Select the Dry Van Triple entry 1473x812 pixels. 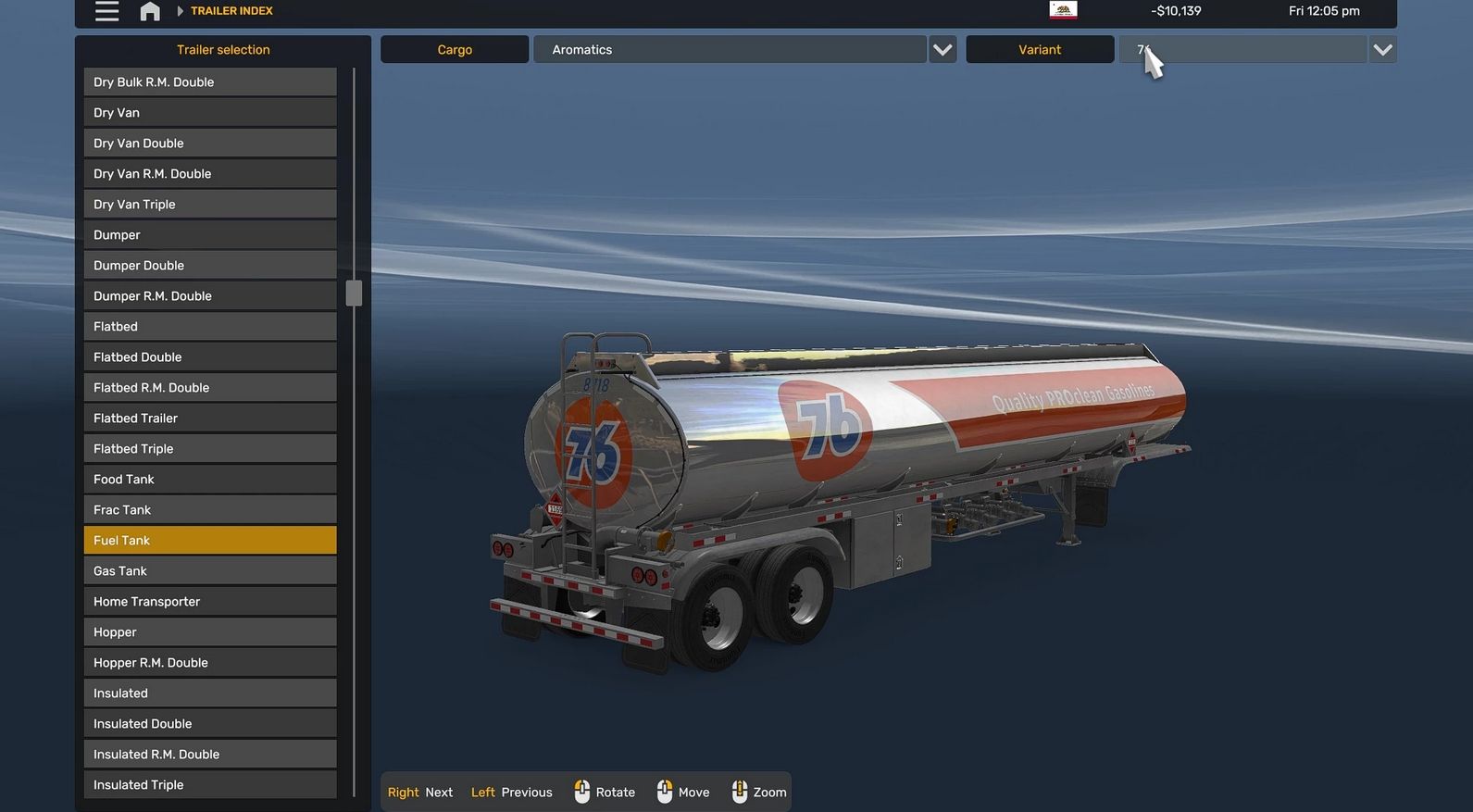(x=210, y=205)
